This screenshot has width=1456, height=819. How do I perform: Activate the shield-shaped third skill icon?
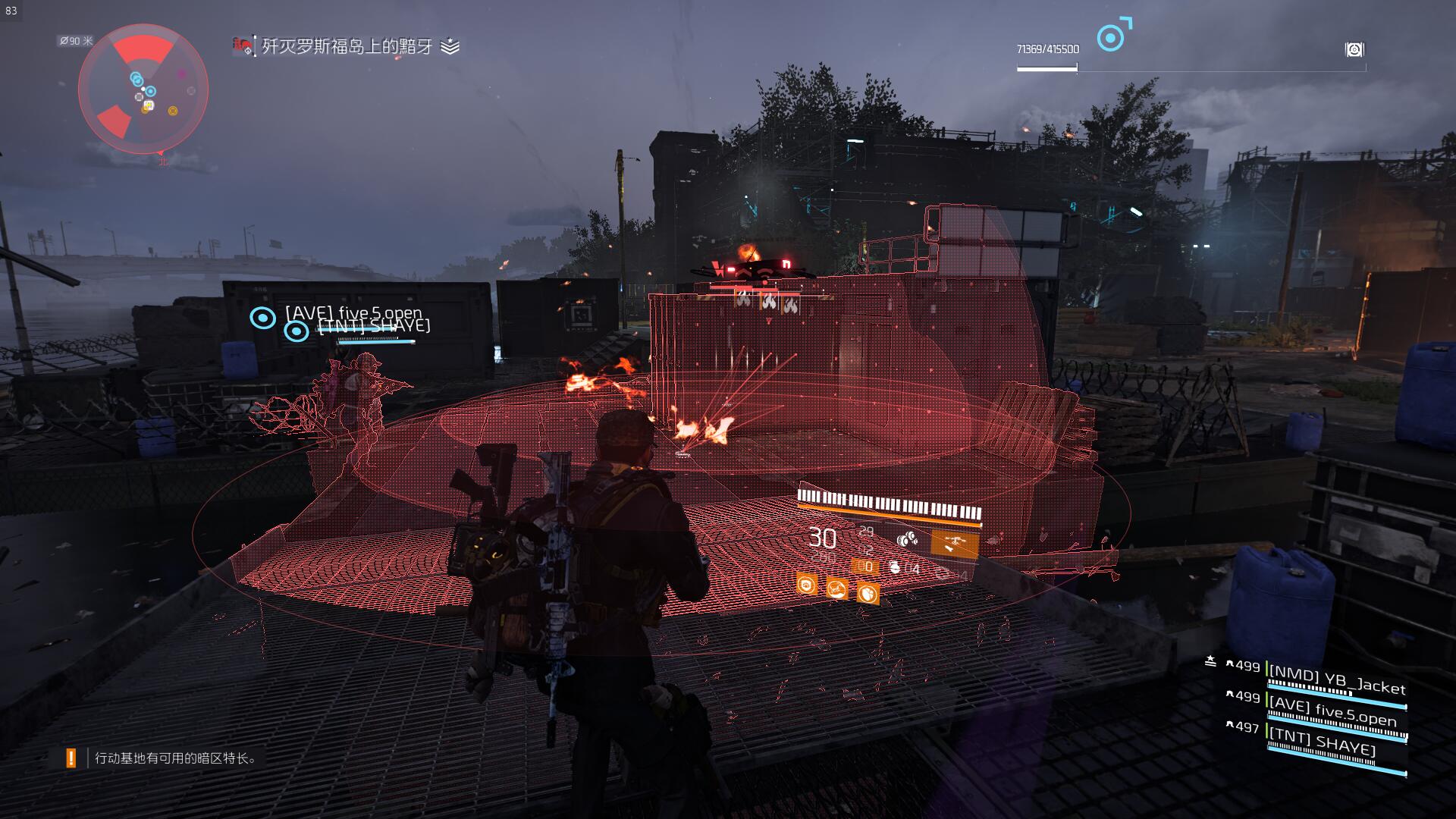[x=868, y=592]
